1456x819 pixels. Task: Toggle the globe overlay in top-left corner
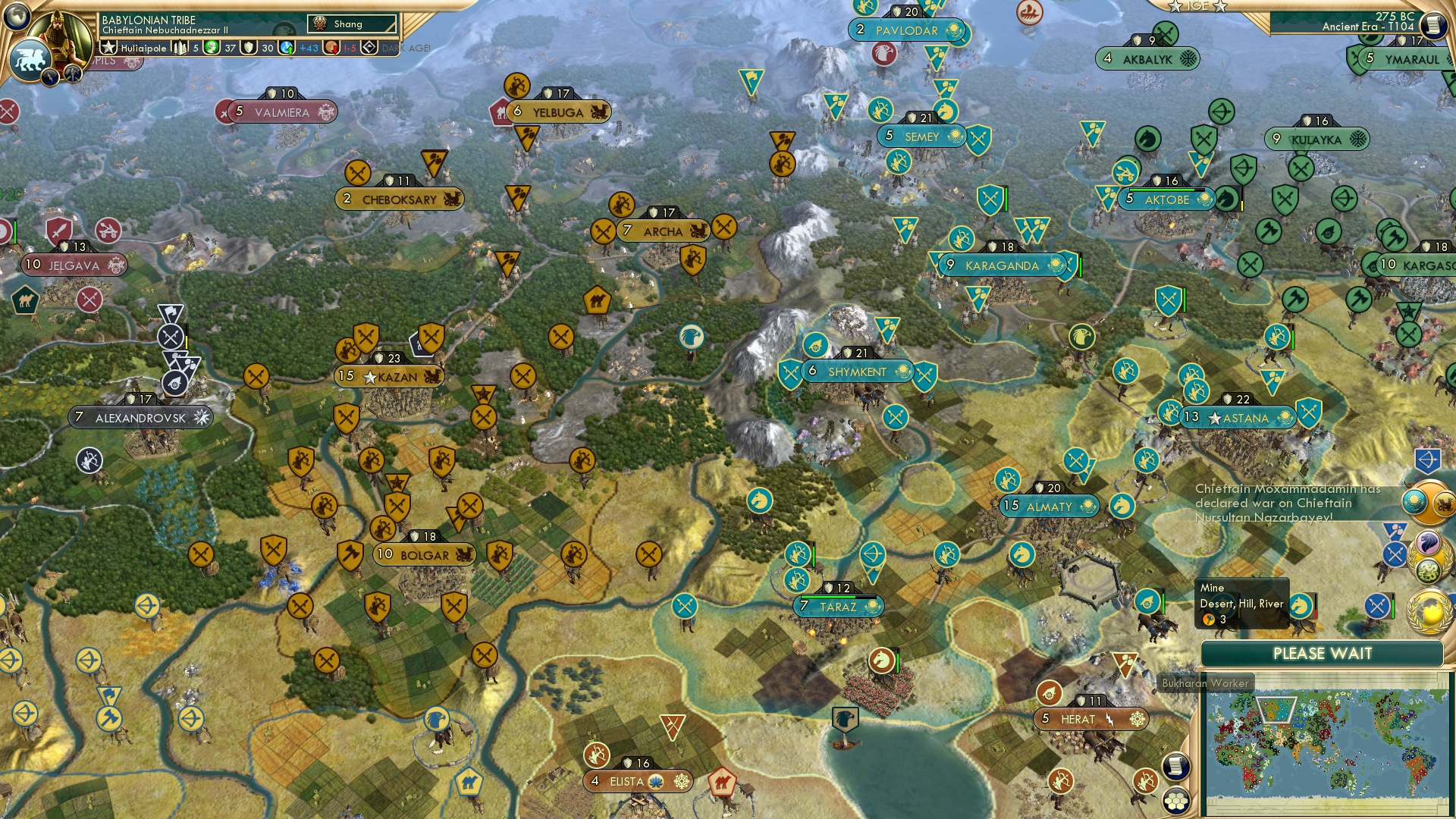pyautogui.click(x=17, y=17)
